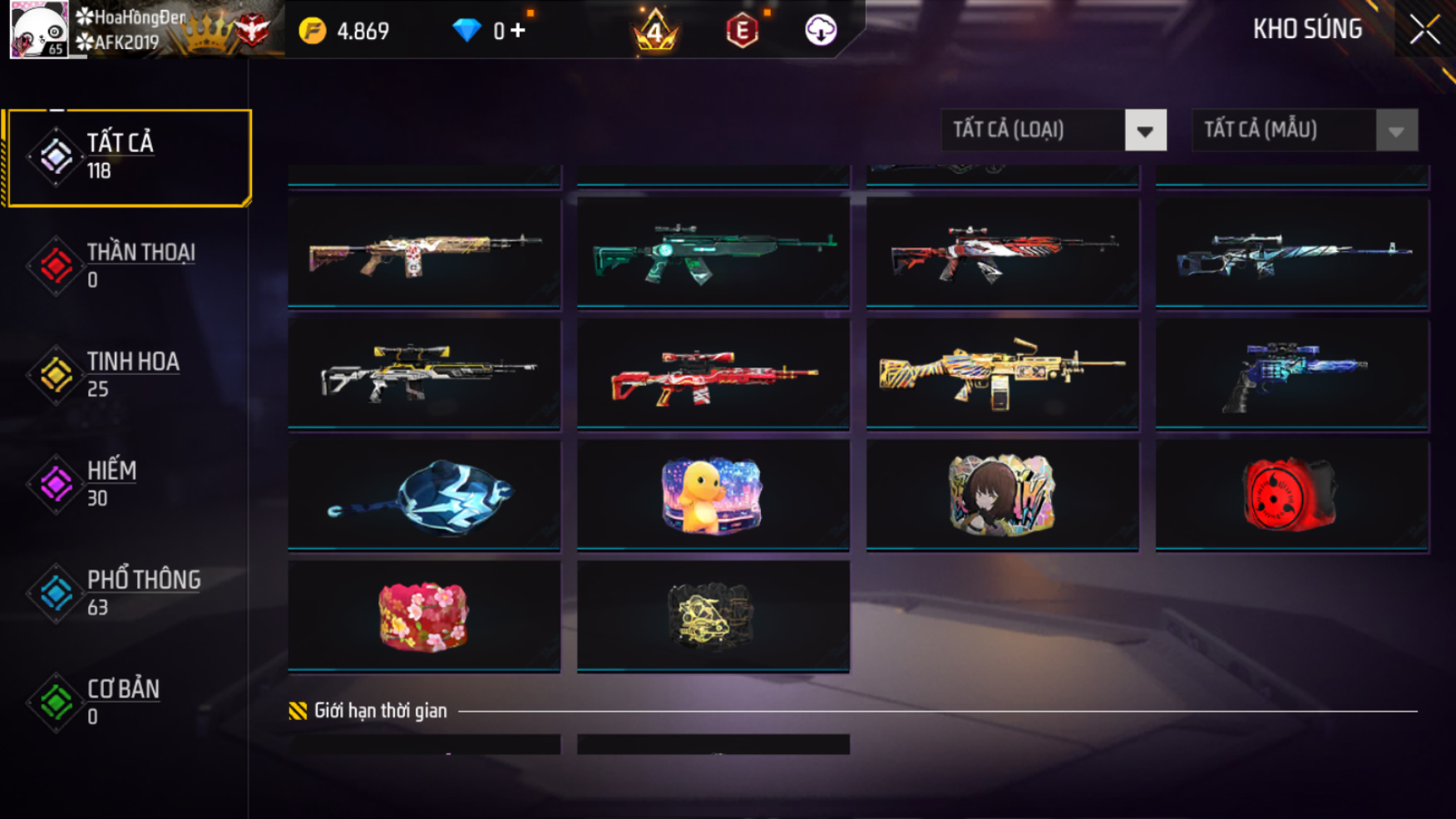Pick the red Sharingan gloo wall skin

click(x=1291, y=495)
